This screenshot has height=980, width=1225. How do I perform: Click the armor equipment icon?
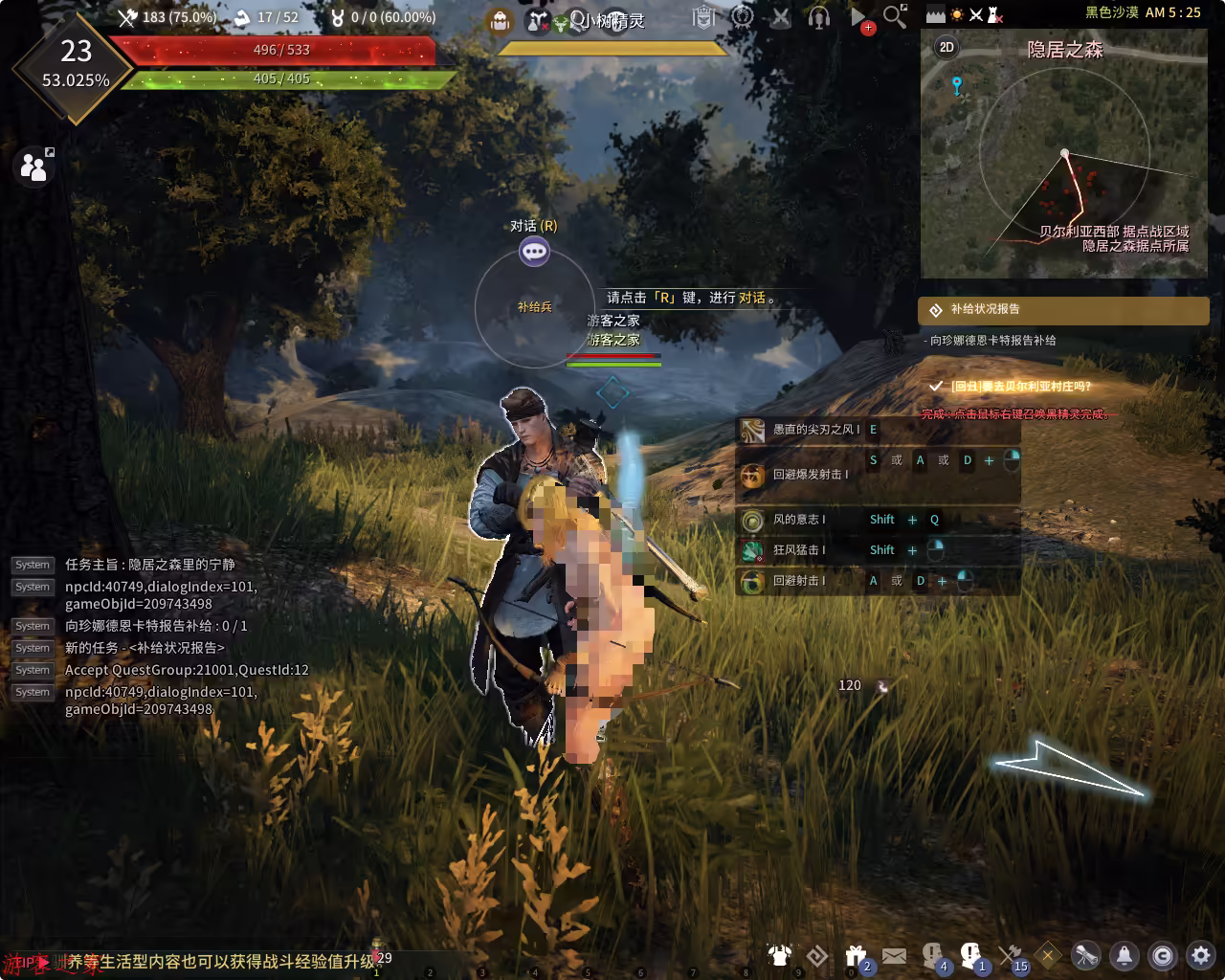click(779, 954)
